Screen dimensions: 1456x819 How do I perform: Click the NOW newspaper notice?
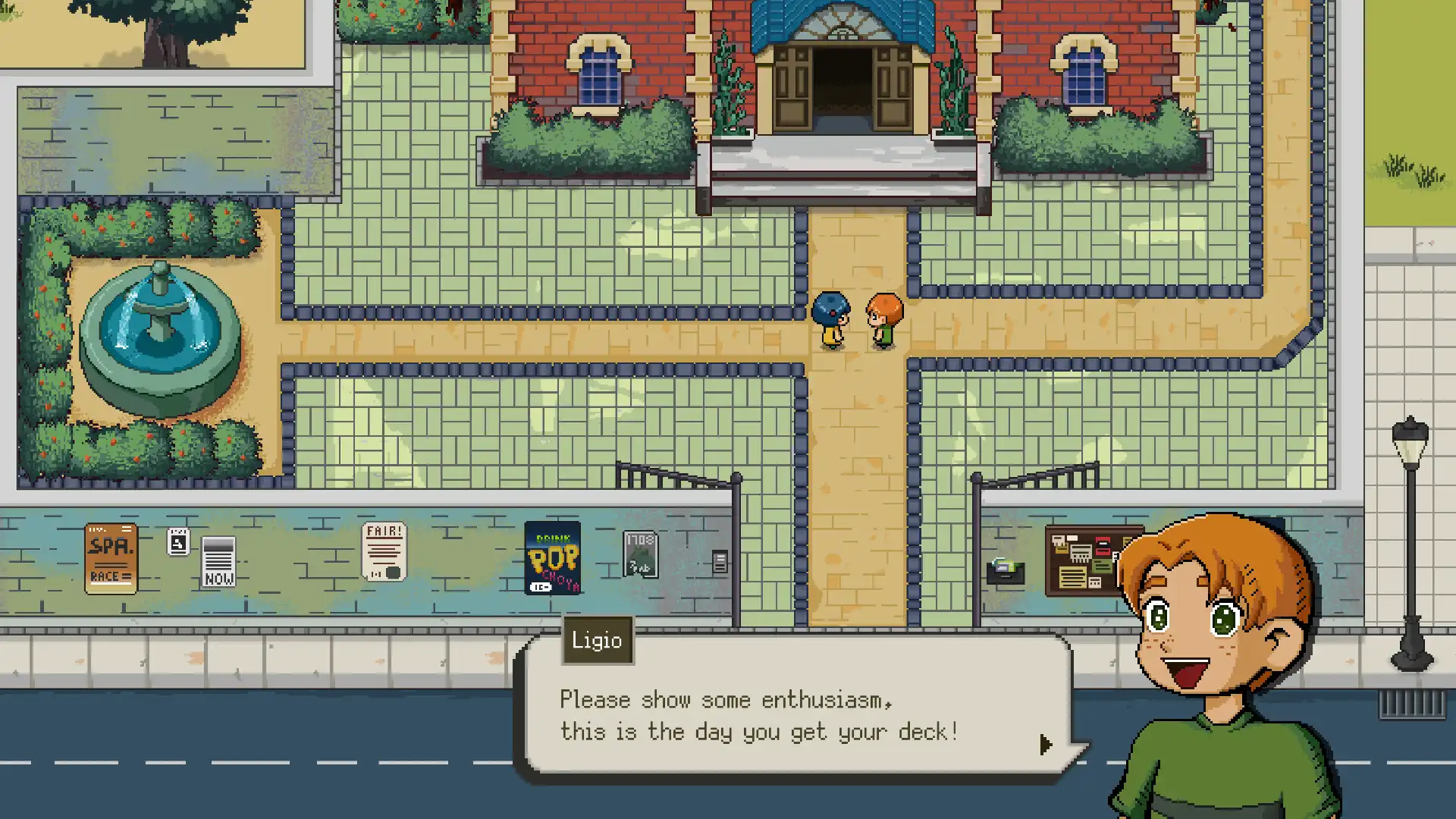(x=218, y=561)
